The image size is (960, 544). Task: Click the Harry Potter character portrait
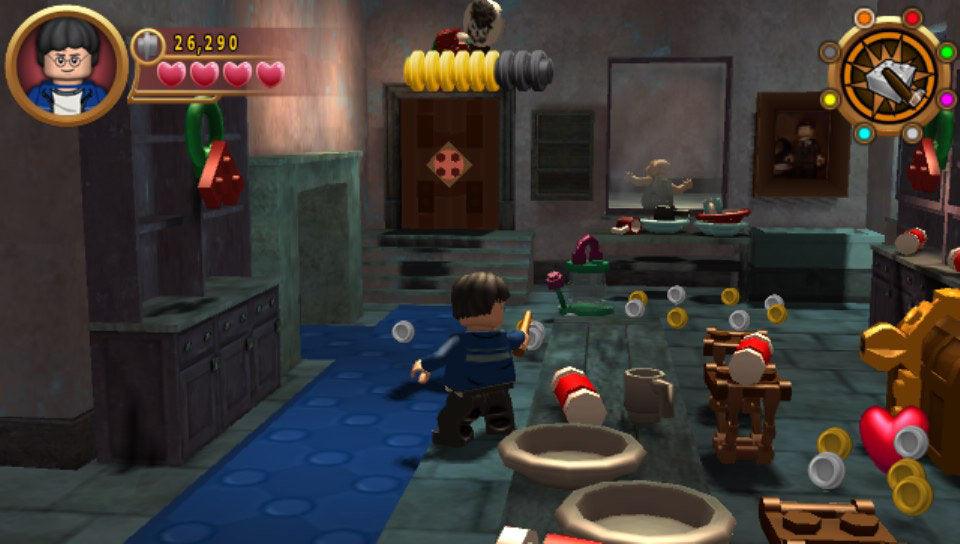[66, 66]
